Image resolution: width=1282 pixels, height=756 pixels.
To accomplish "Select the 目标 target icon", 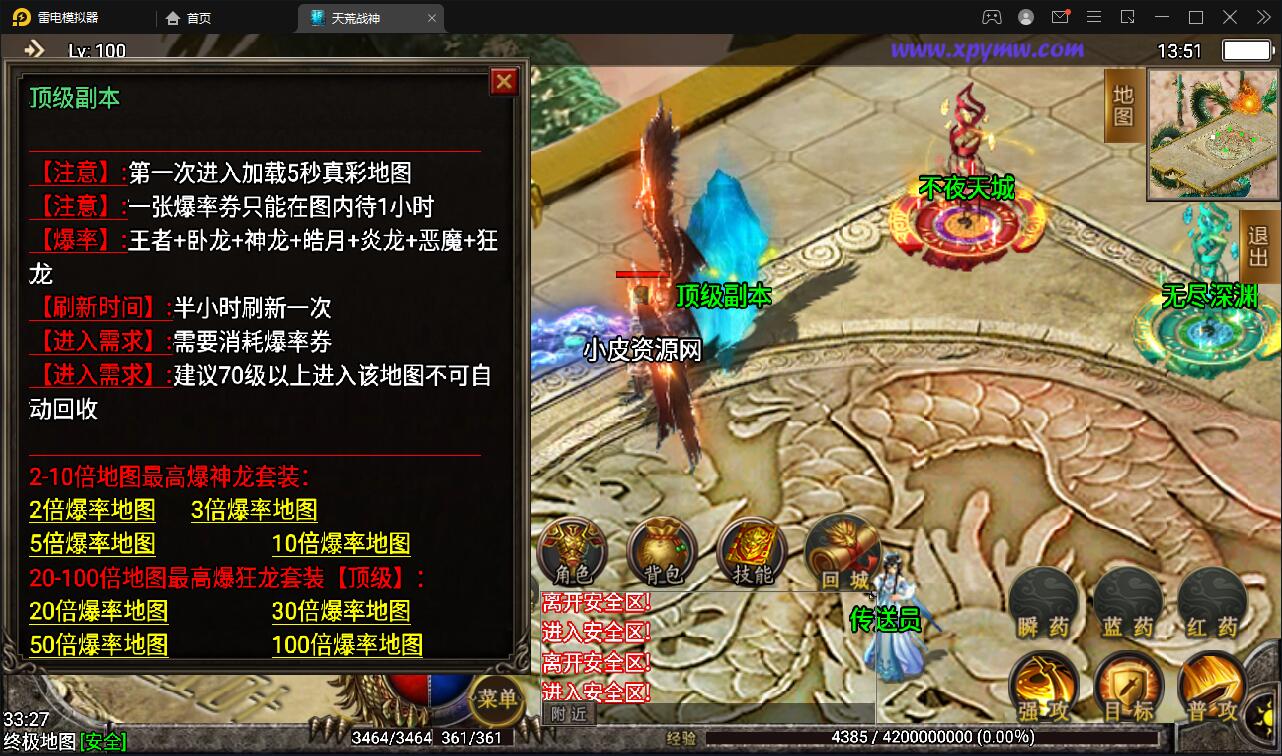I will coord(1128,686).
